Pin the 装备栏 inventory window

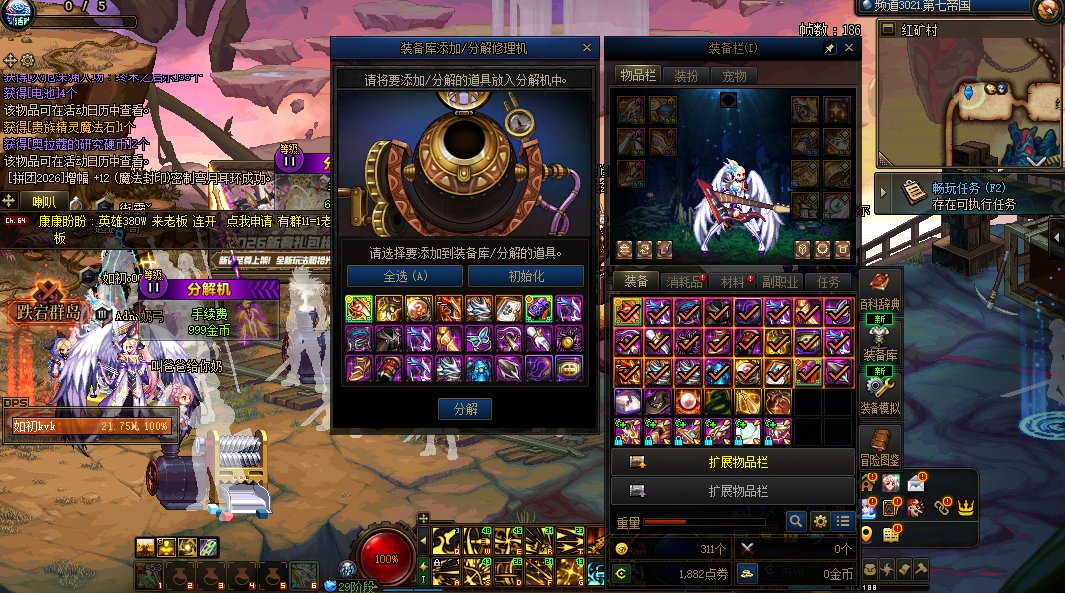829,48
